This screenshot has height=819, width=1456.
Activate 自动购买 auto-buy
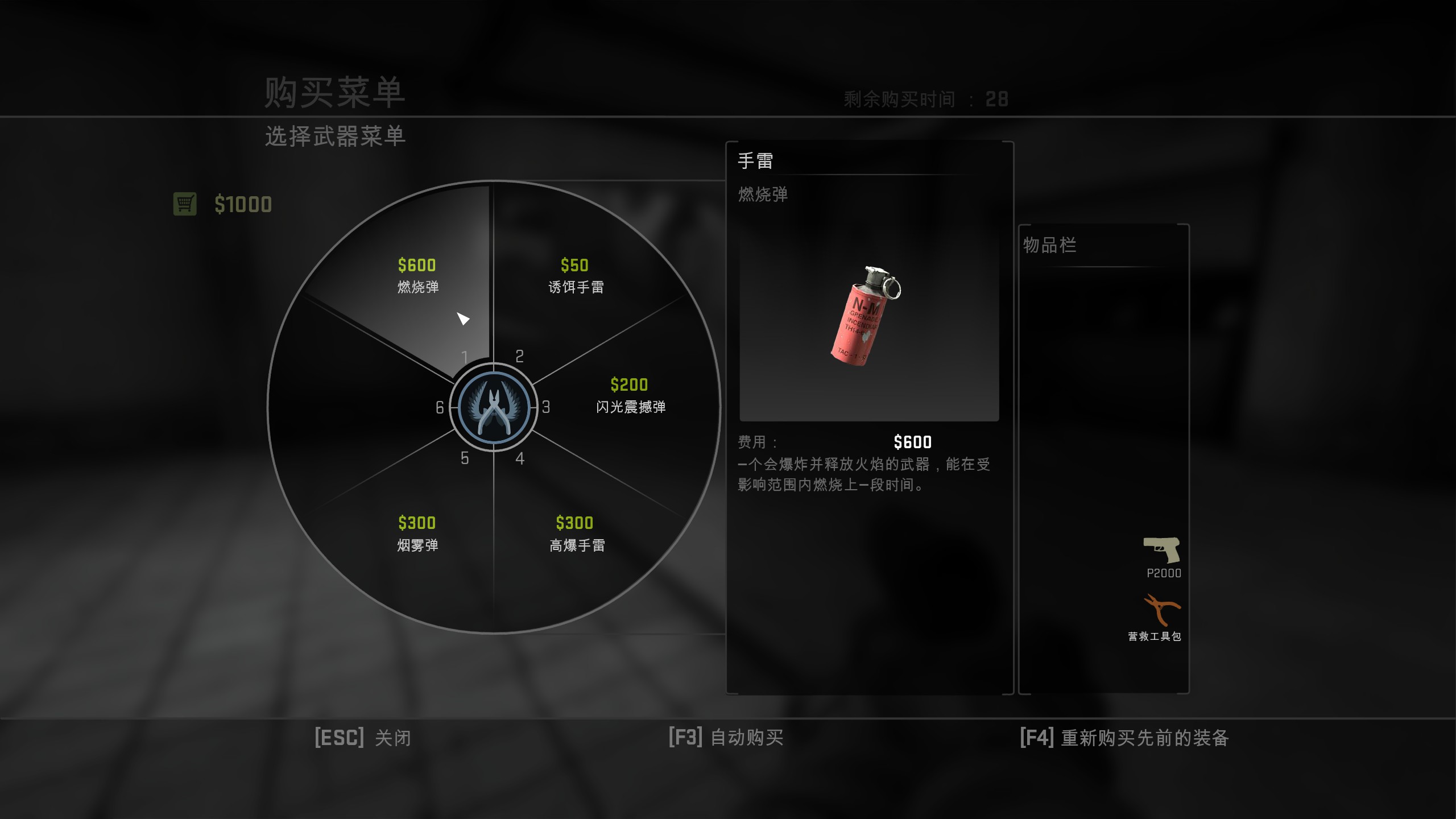tap(726, 738)
